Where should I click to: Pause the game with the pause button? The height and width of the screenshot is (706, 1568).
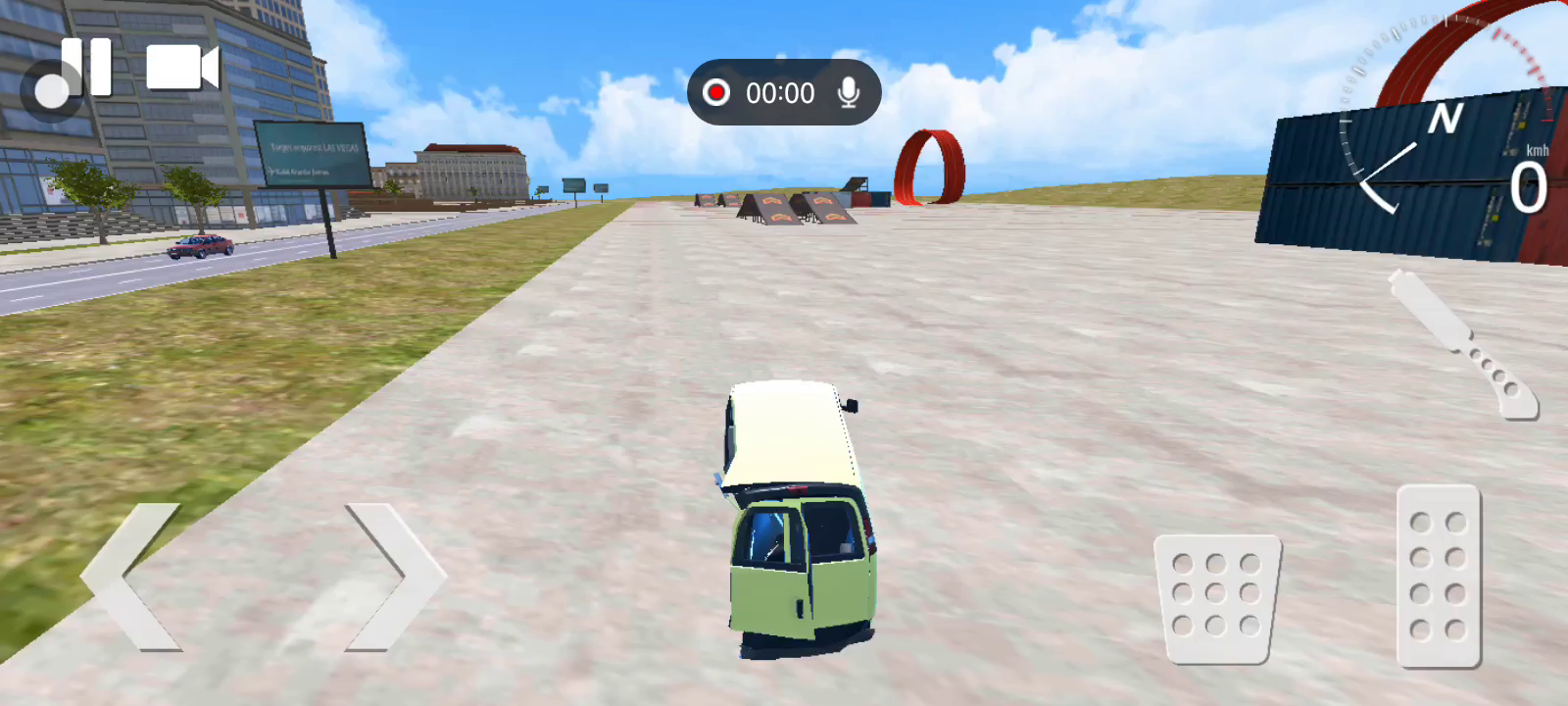[x=86, y=67]
